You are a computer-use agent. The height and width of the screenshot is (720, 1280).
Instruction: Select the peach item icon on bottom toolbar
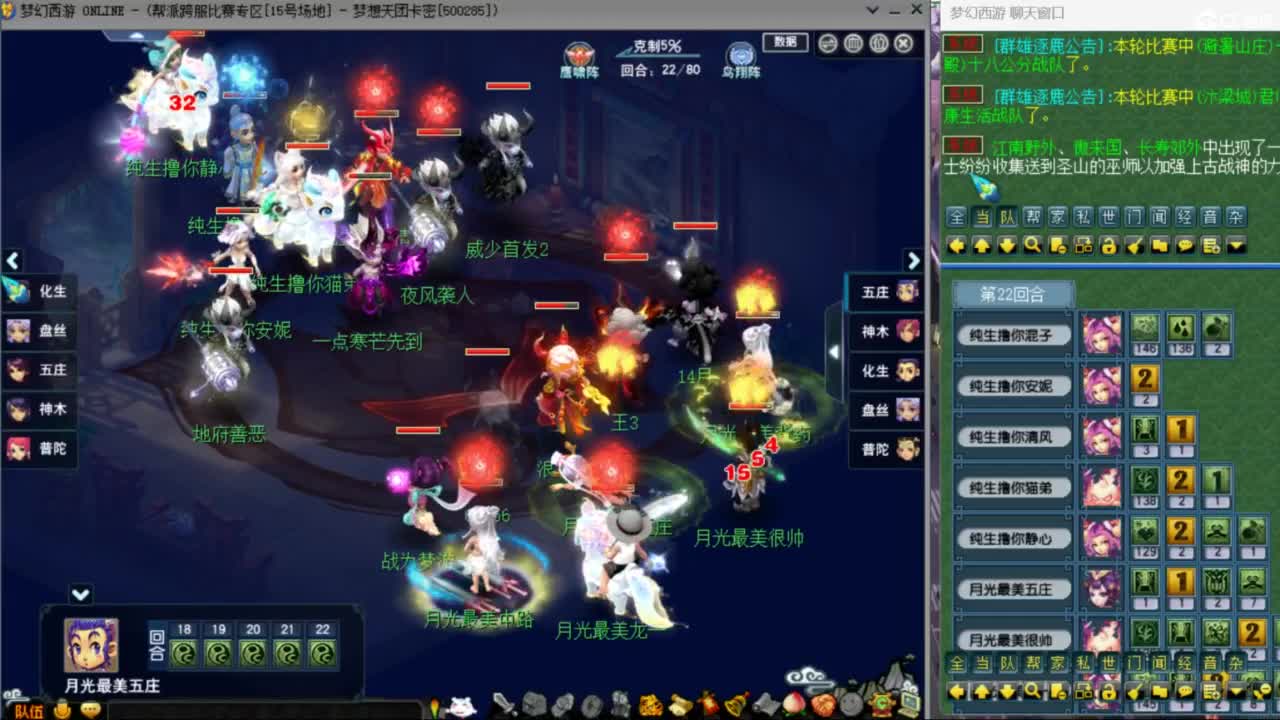click(x=792, y=706)
